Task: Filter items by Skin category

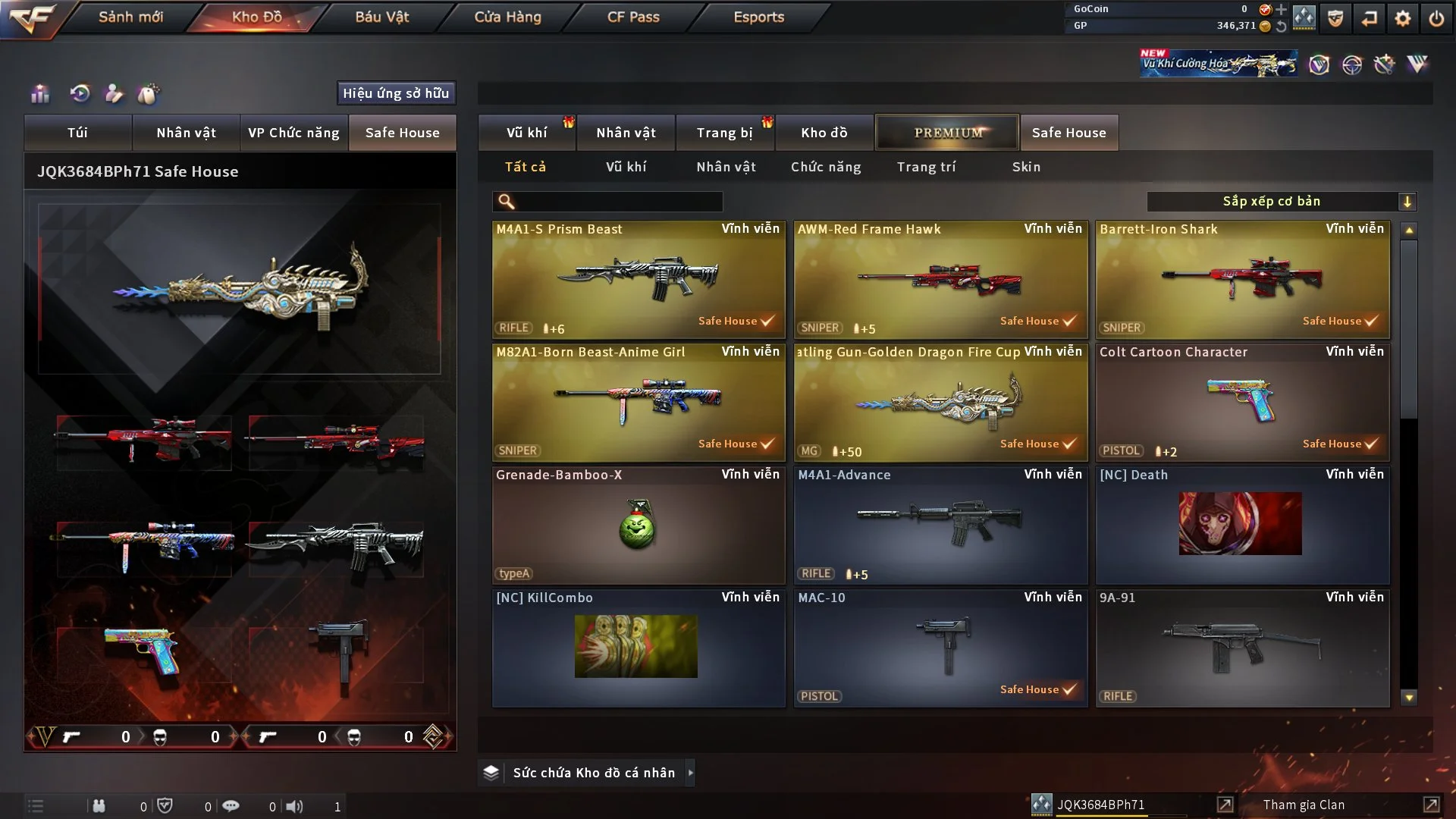Action: pos(1026,167)
